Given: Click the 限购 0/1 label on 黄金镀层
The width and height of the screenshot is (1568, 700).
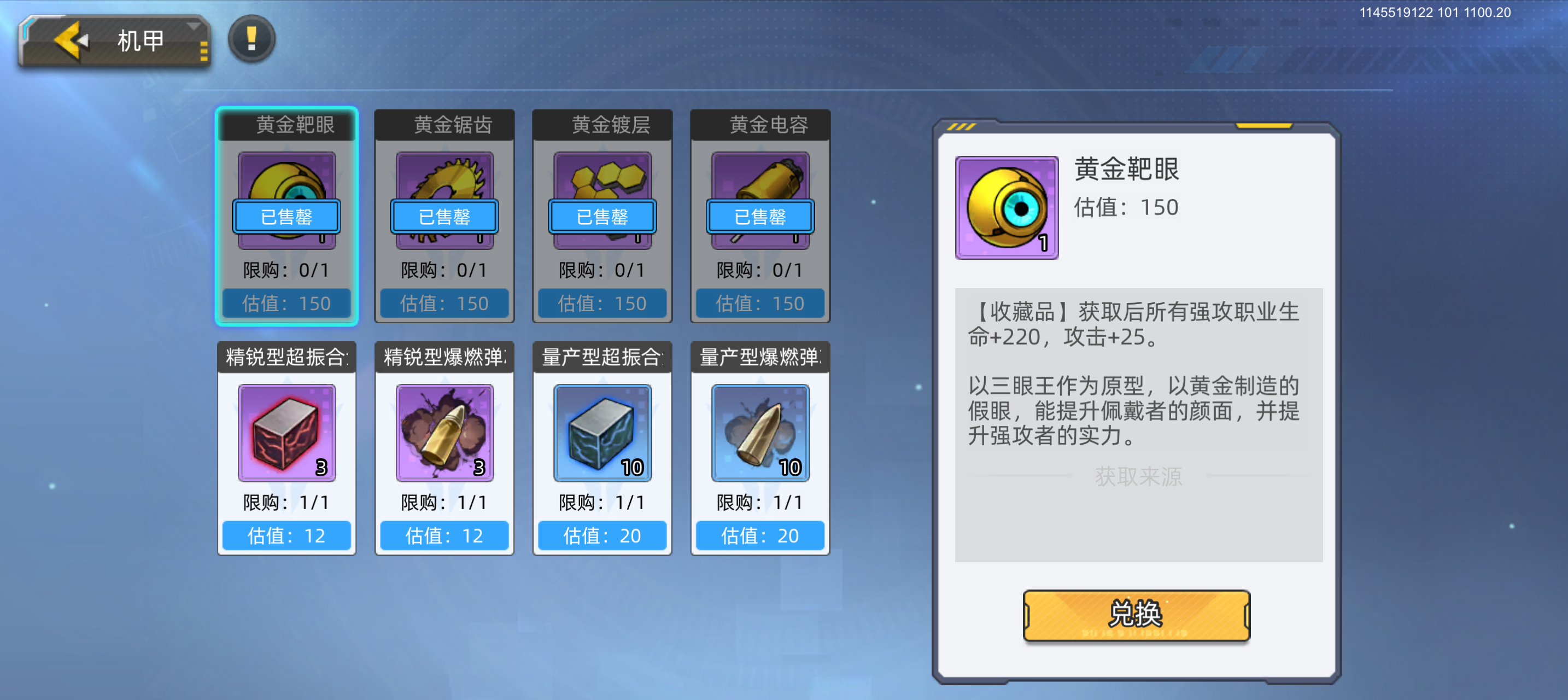Looking at the screenshot, I should click(601, 270).
